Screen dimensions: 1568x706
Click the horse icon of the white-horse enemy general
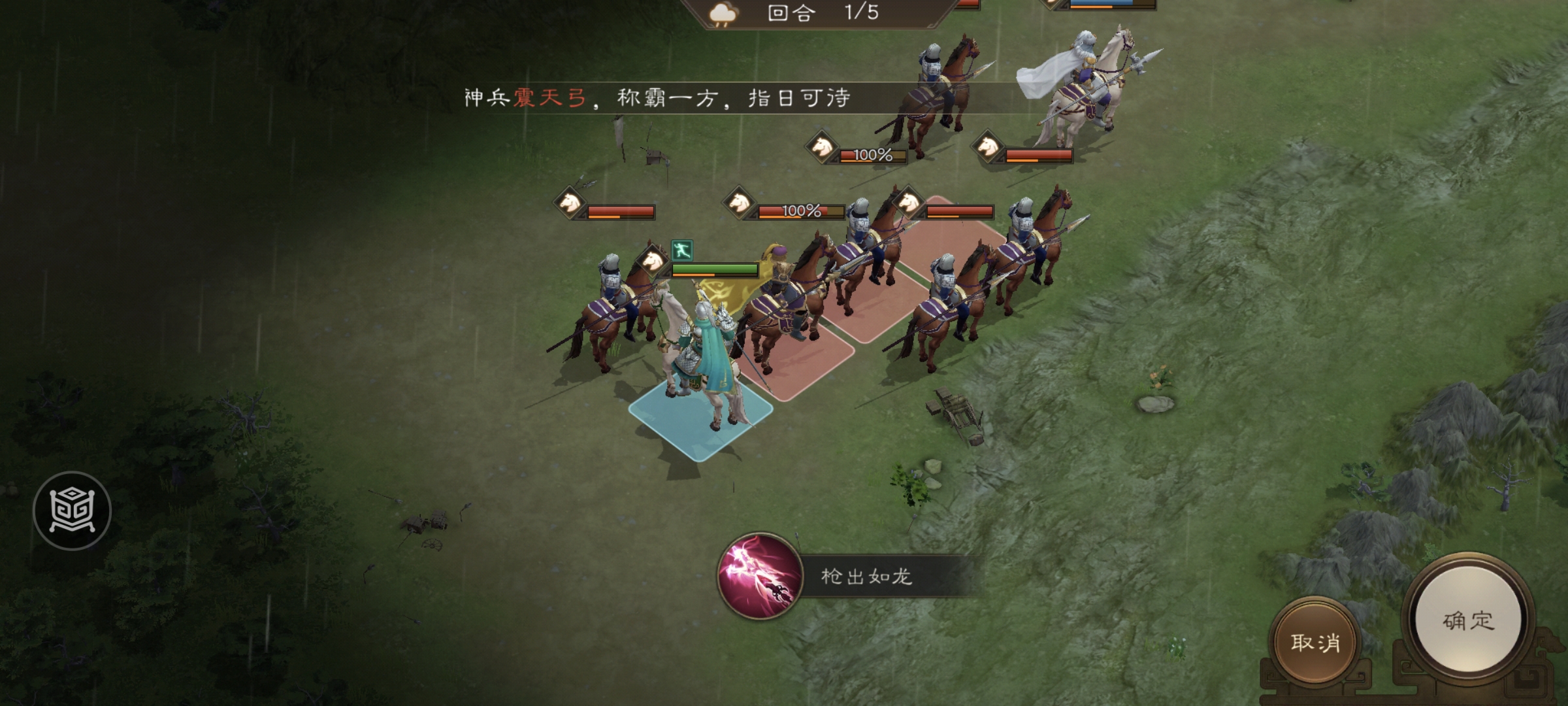click(x=986, y=147)
